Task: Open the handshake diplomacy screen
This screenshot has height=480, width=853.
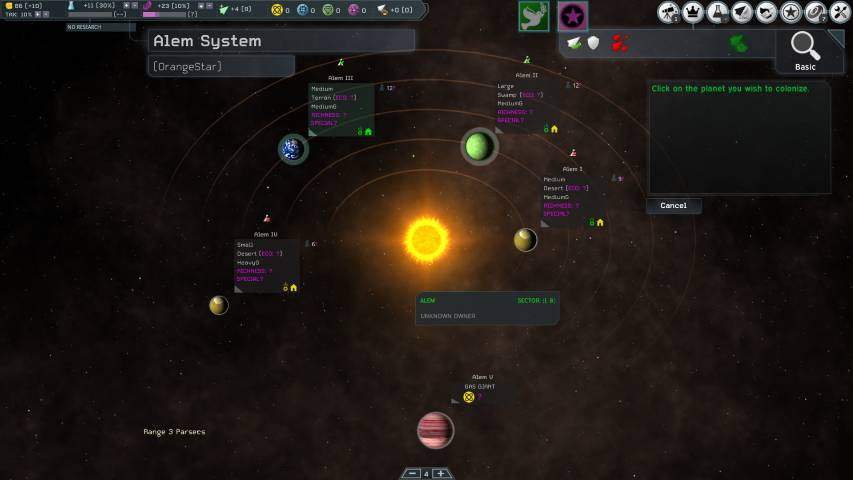Action: [766, 13]
